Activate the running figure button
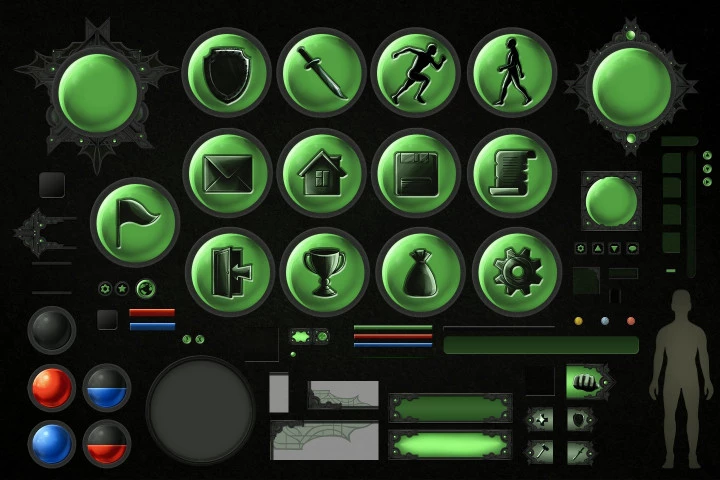This screenshot has width=720, height=480. [x=415, y=72]
